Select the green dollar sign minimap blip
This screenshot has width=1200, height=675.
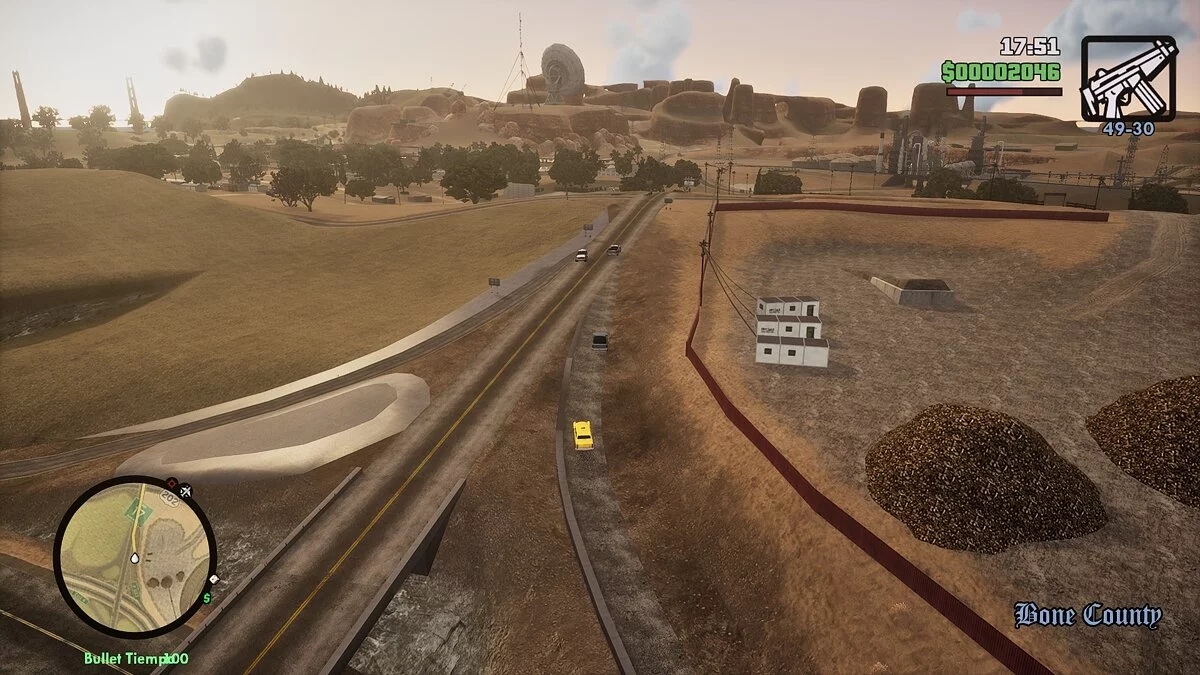click(207, 598)
